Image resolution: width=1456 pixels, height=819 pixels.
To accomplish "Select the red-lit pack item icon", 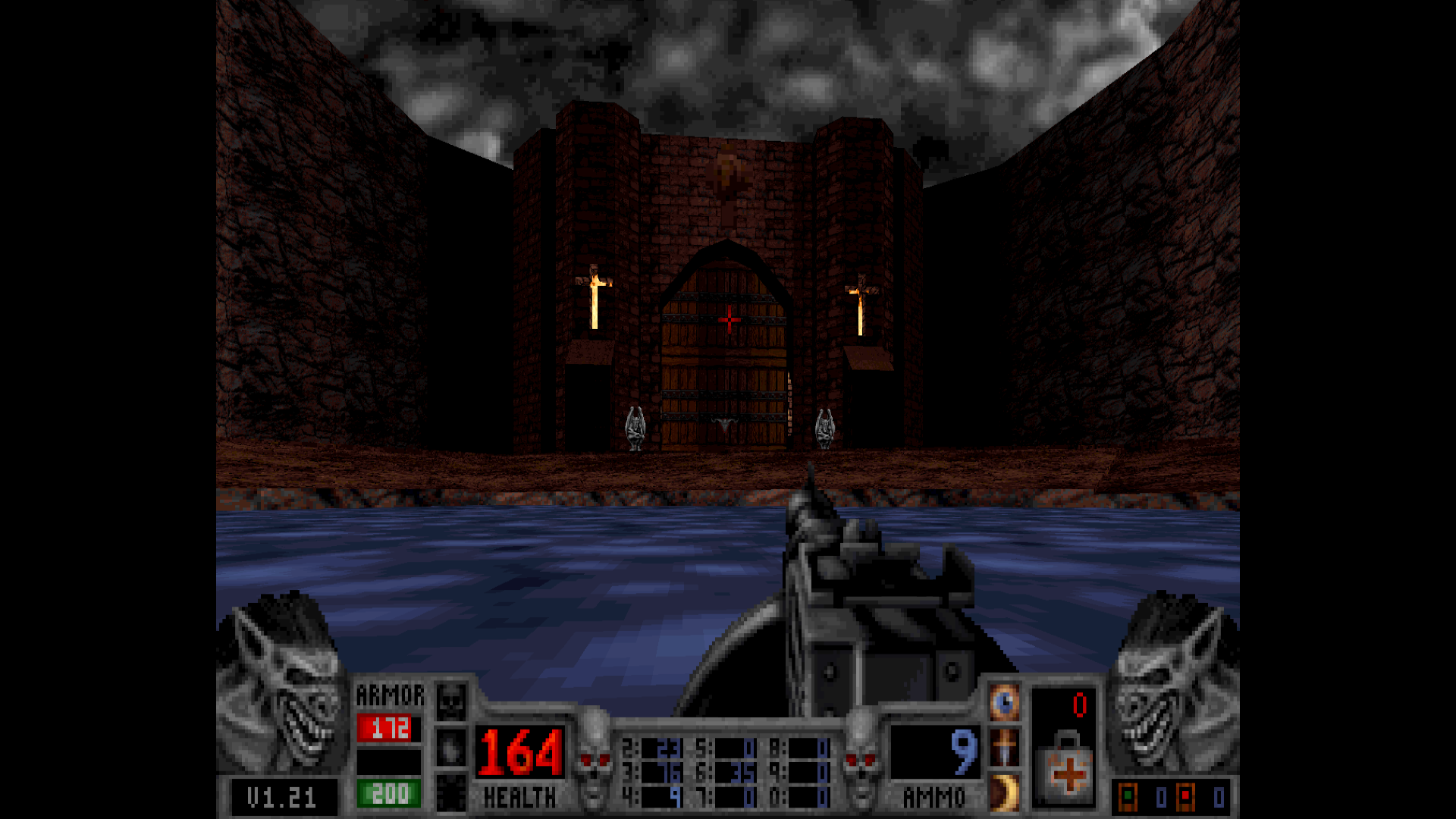I will coord(1185,797).
